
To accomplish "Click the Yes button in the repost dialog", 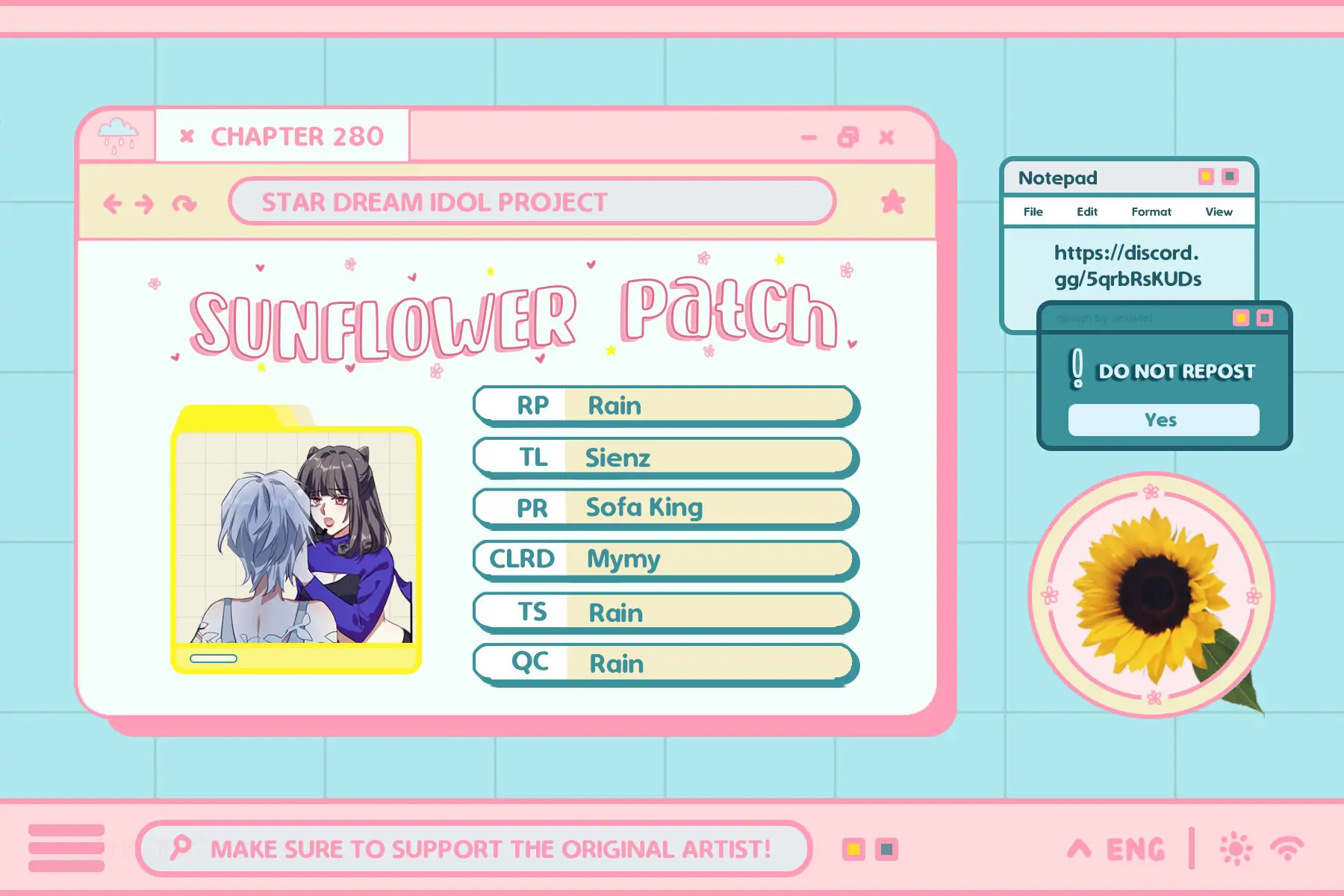I will click(x=1163, y=420).
